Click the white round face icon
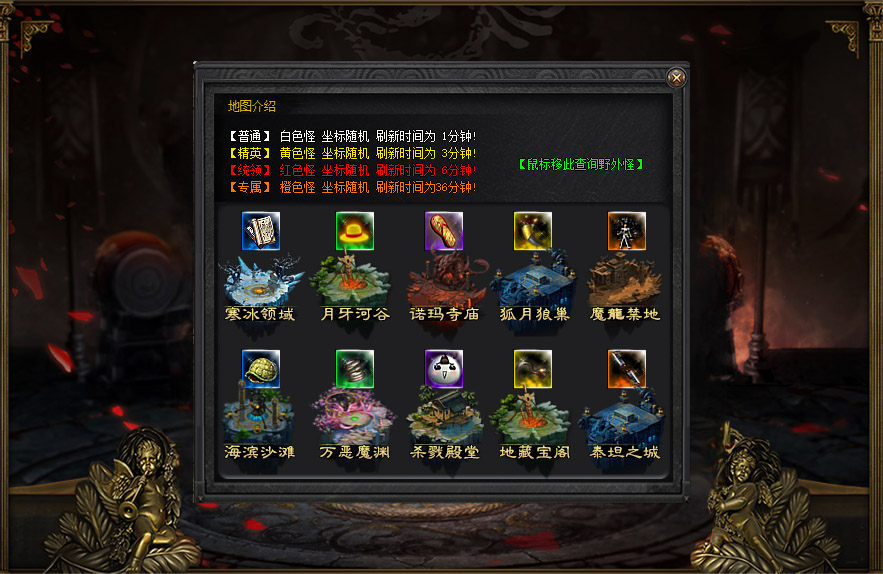This screenshot has height=574, width=883. (x=444, y=369)
